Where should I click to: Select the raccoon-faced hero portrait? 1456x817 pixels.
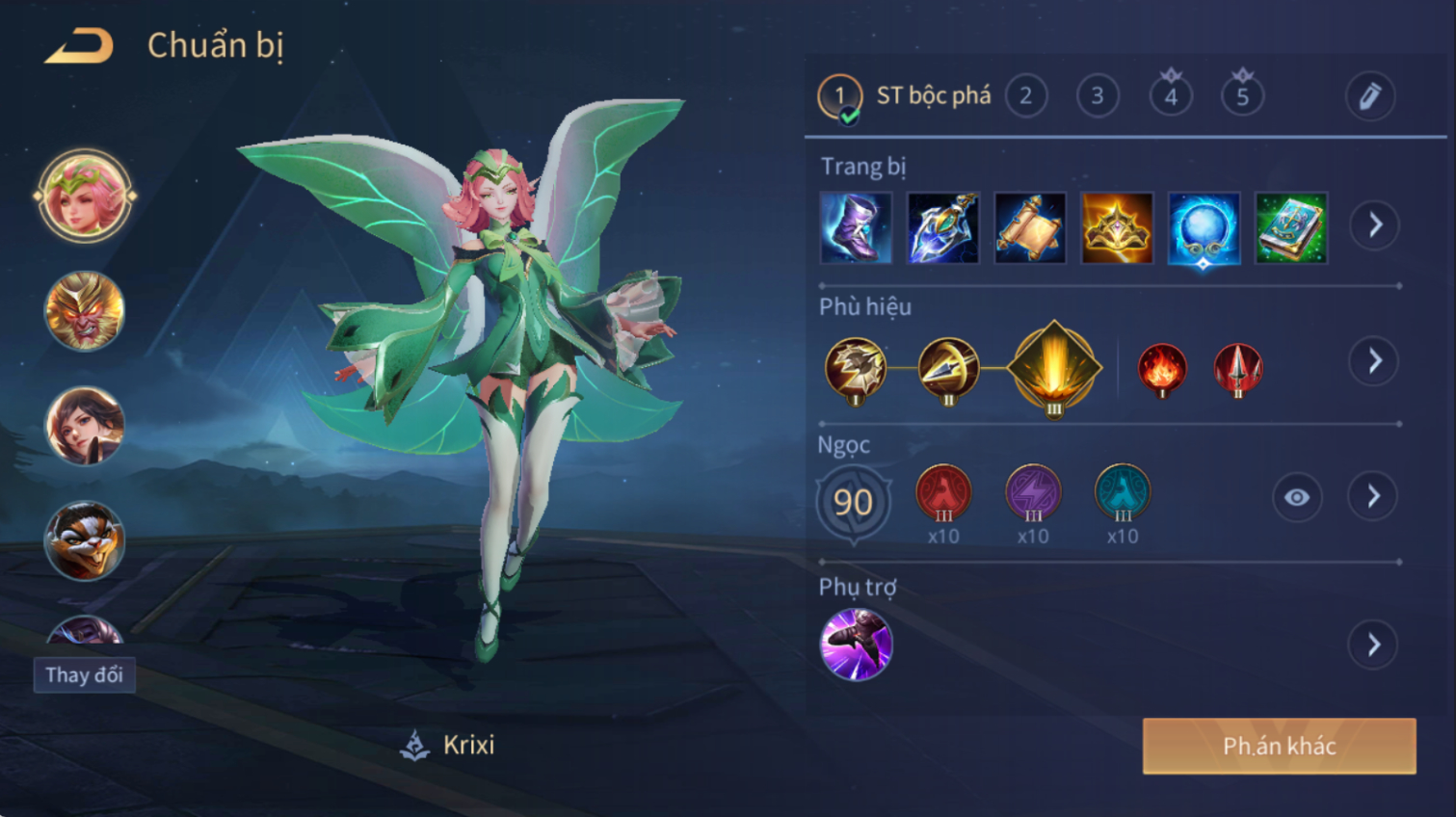click(x=85, y=540)
